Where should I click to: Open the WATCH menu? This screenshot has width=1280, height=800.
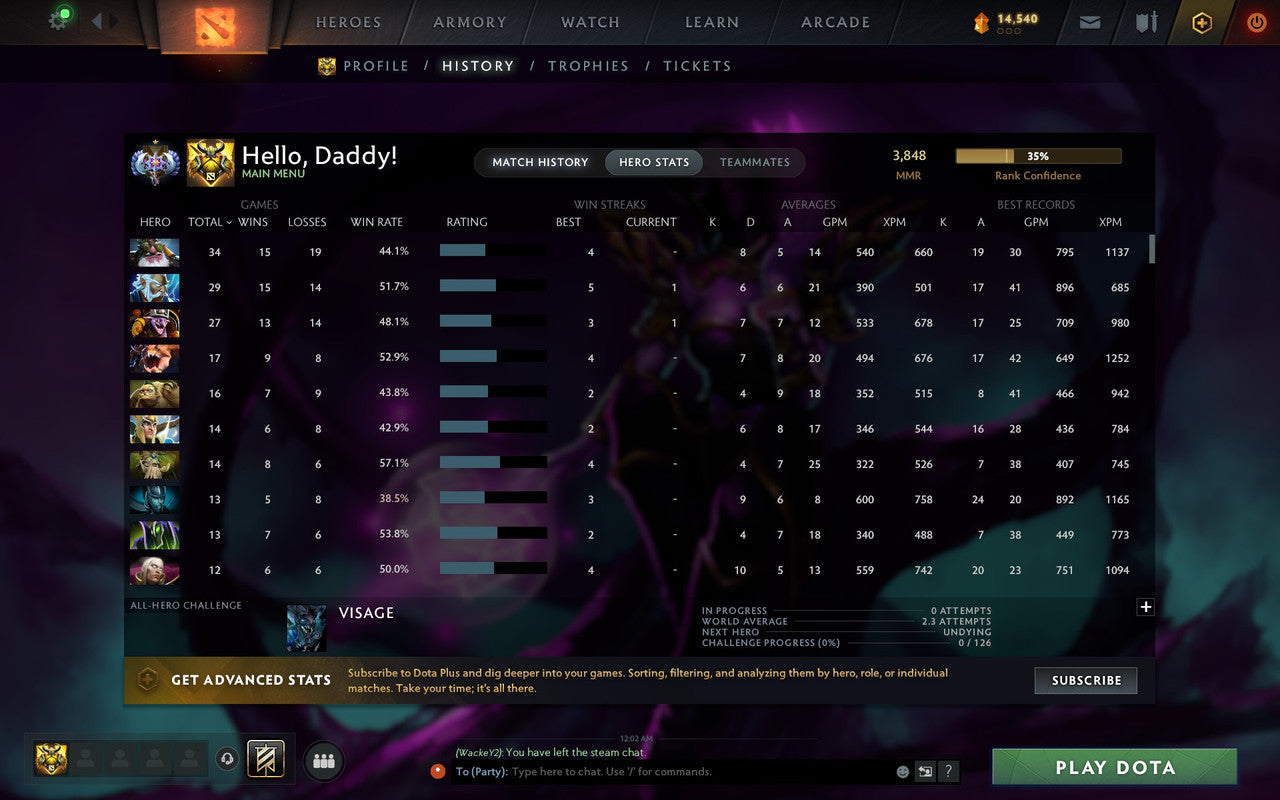click(x=589, y=22)
